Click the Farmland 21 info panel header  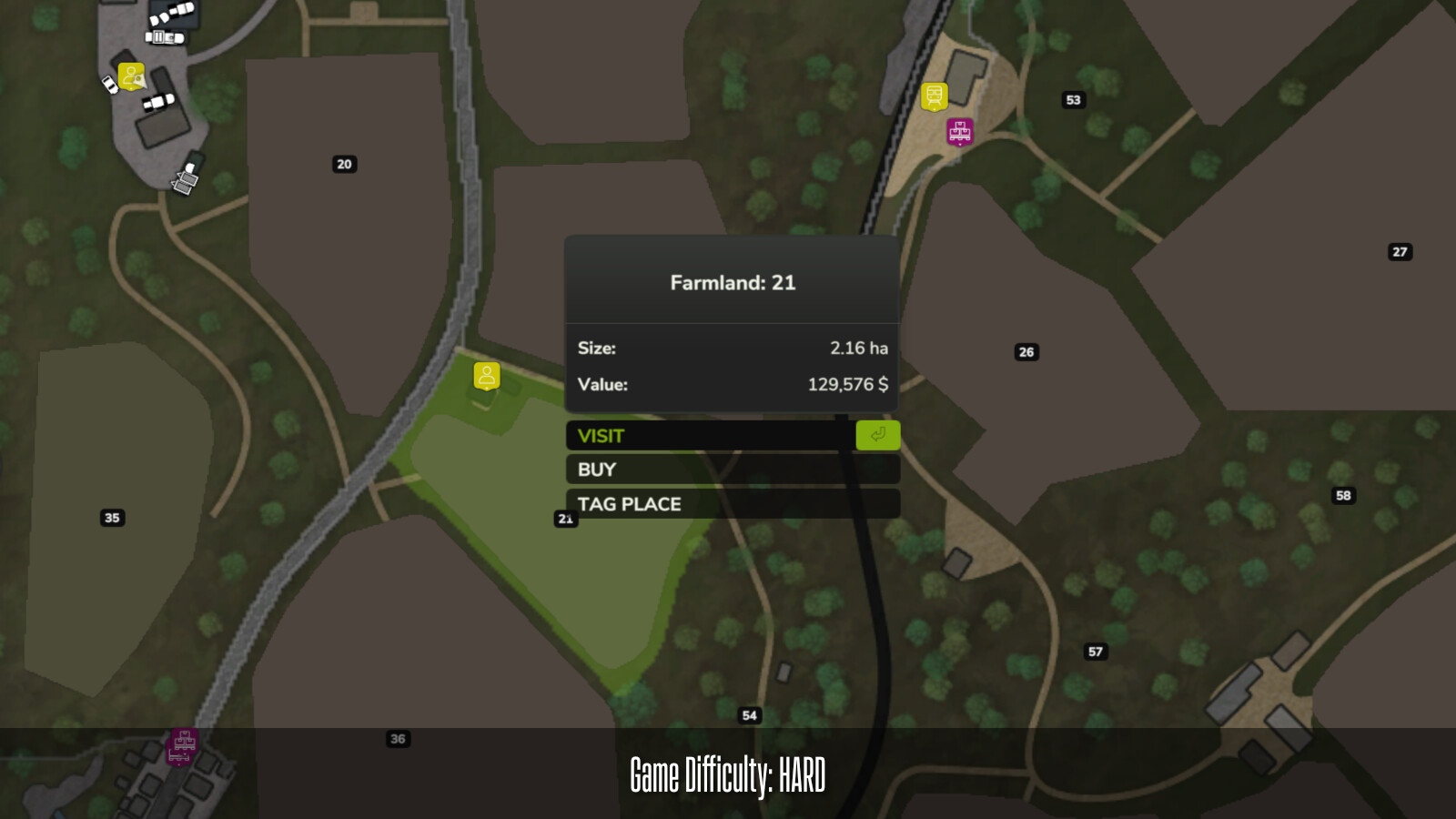(733, 282)
